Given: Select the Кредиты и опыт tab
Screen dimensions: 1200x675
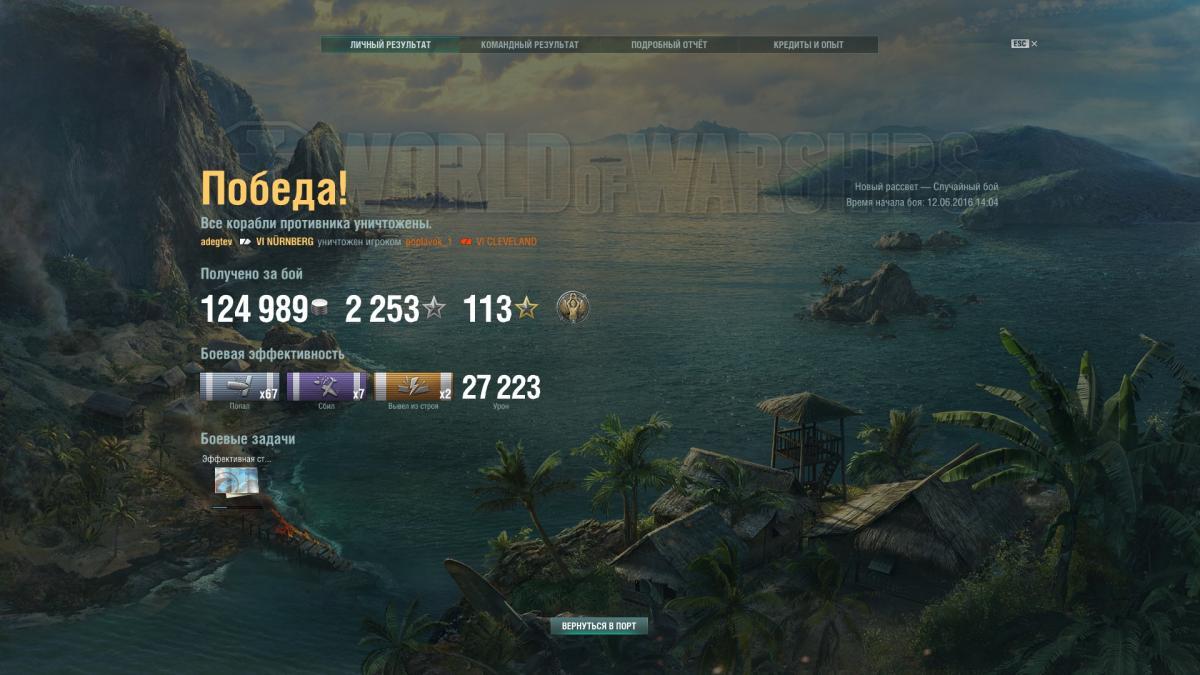Looking at the screenshot, I should [x=808, y=45].
